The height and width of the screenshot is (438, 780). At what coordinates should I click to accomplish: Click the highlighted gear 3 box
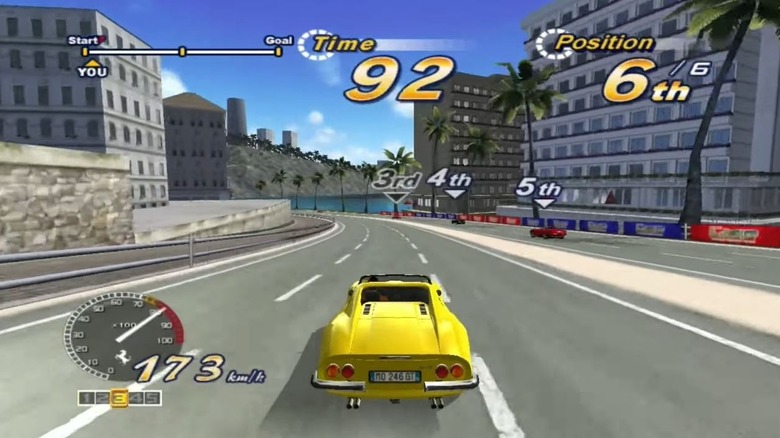coord(119,398)
